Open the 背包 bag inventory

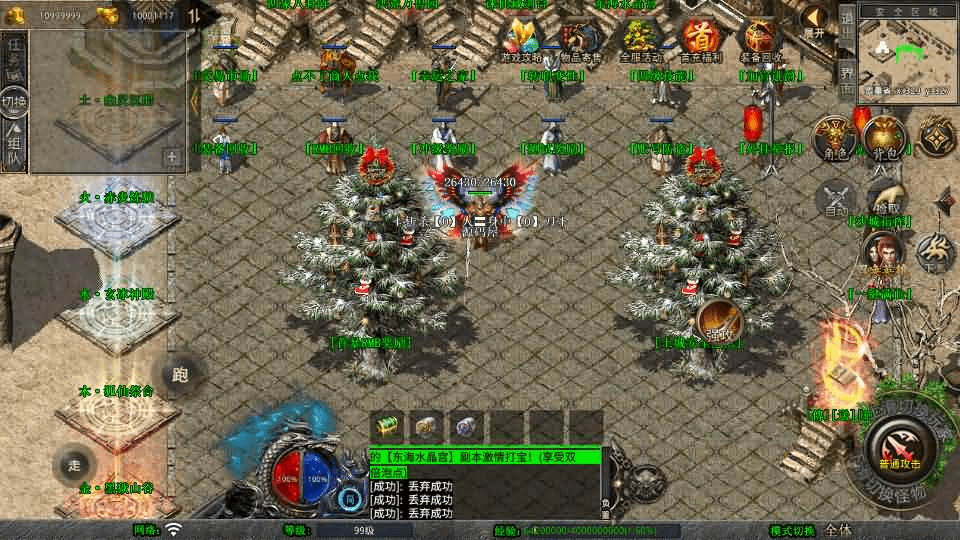tap(884, 139)
